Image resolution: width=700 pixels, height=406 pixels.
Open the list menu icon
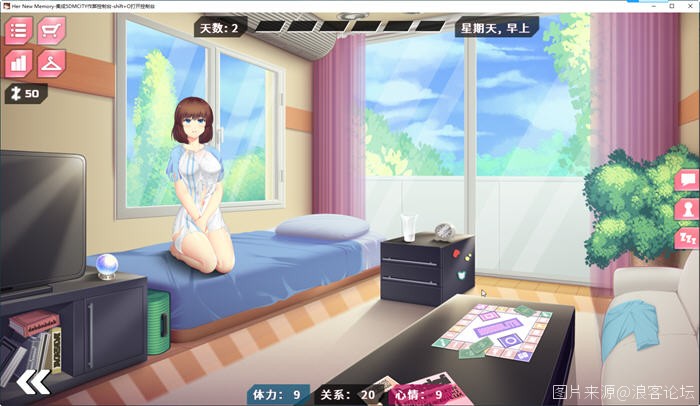(18, 30)
